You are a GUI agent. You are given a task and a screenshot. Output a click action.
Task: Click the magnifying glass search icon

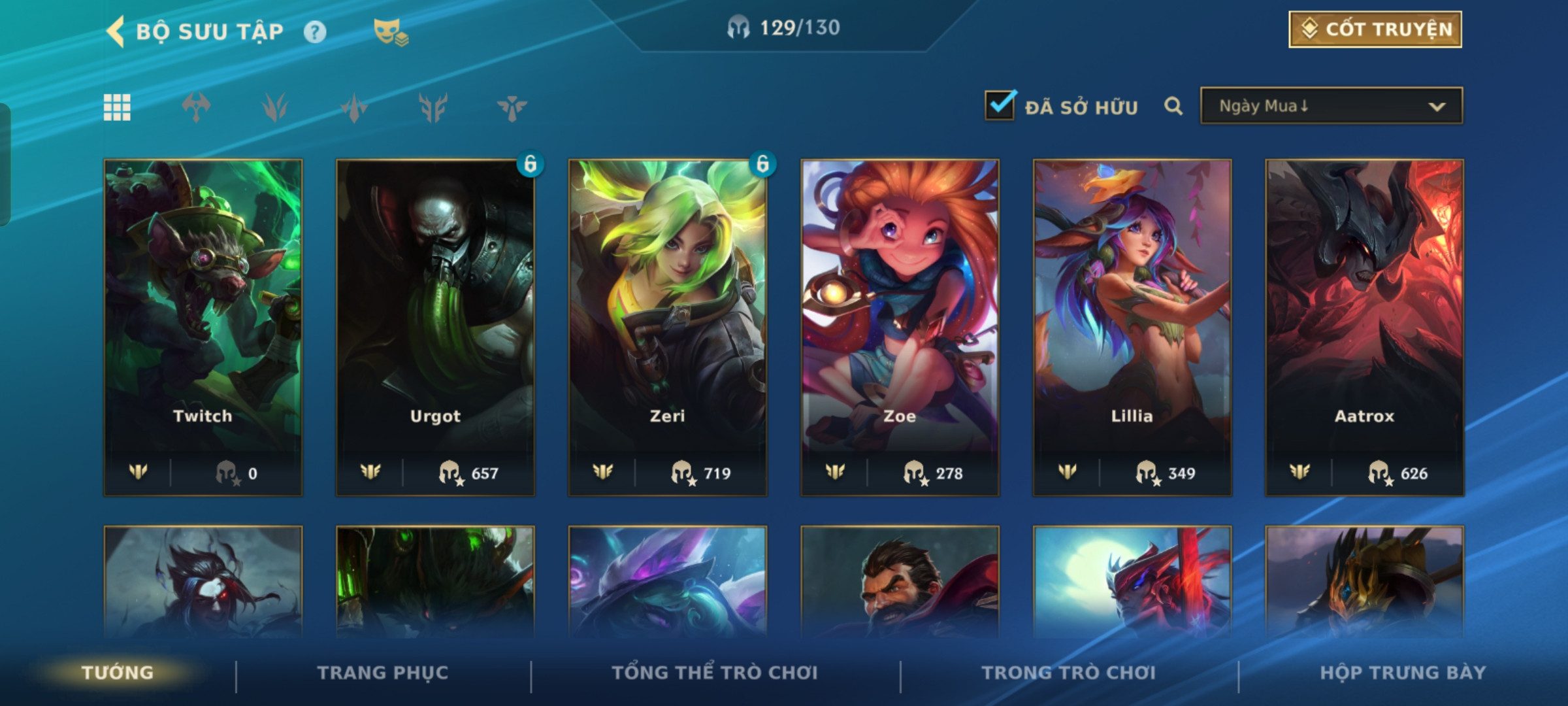(x=1173, y=106)
